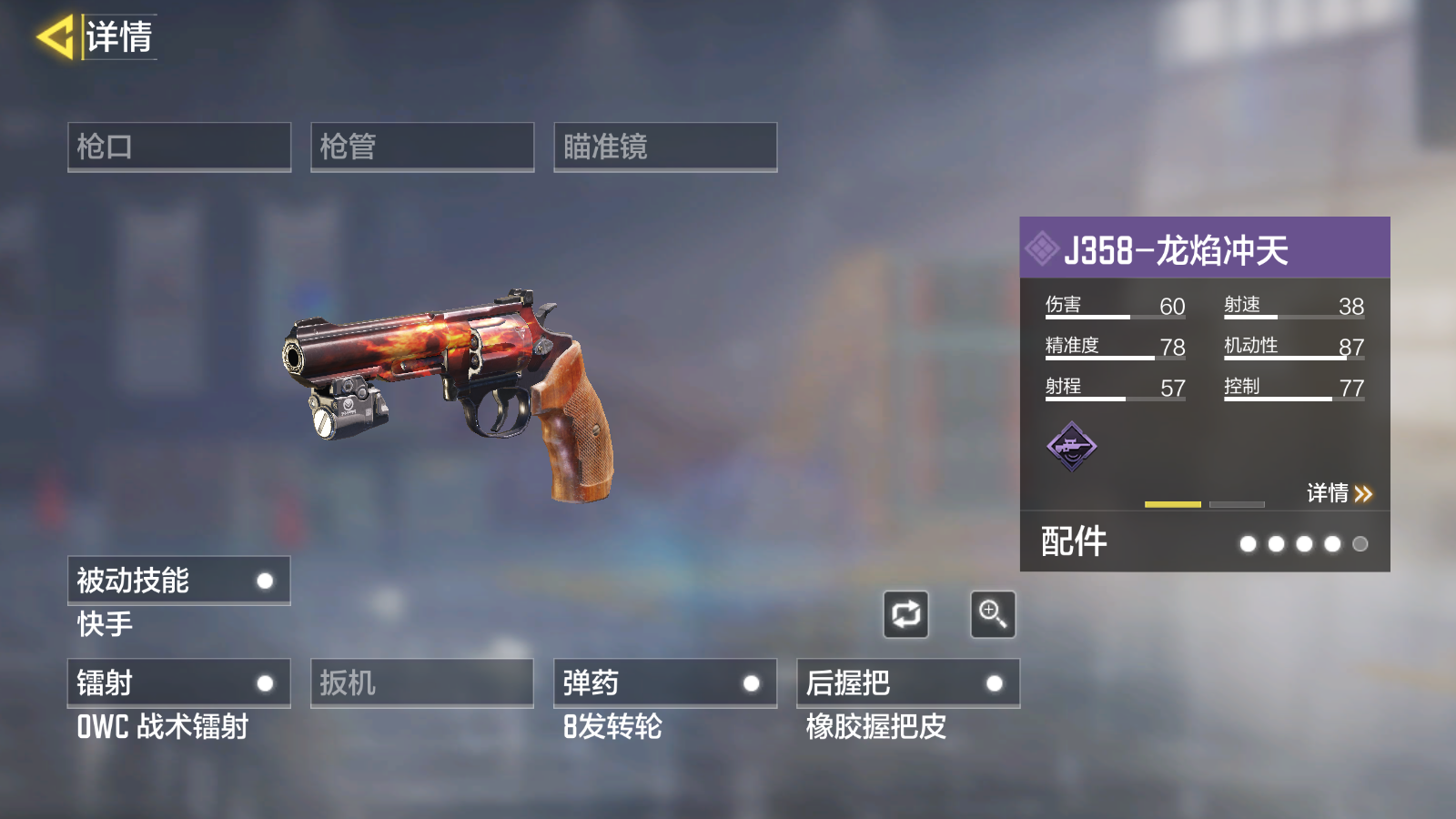Click the purple sniper perk icon
This screenshot has width=1456, height=819.
[x=1072, y=446]
